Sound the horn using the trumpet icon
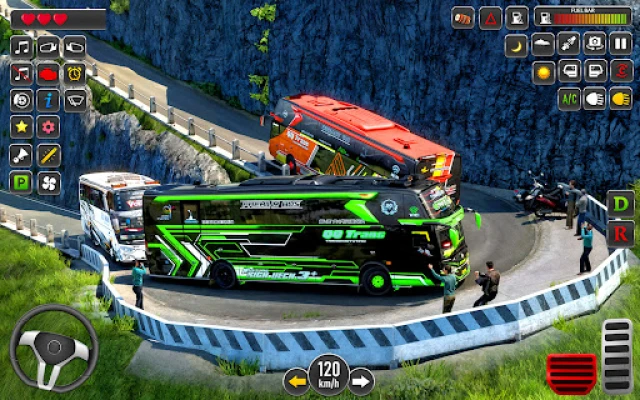The height and width of the screenshot is (400, 640). click(21, 154)
